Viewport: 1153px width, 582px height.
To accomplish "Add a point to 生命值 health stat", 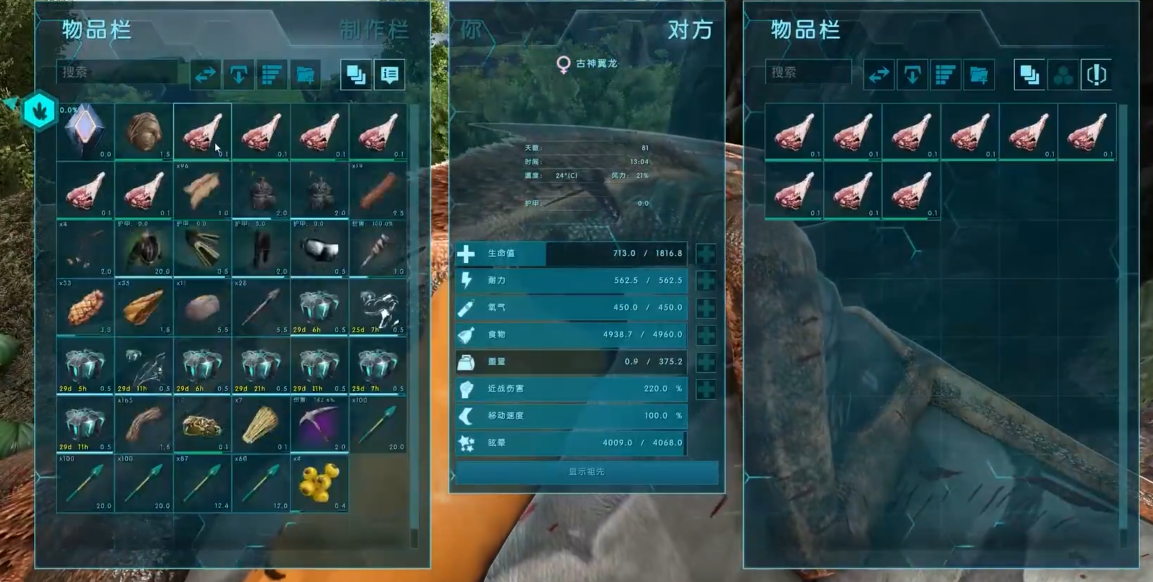I will pos(706,254).
